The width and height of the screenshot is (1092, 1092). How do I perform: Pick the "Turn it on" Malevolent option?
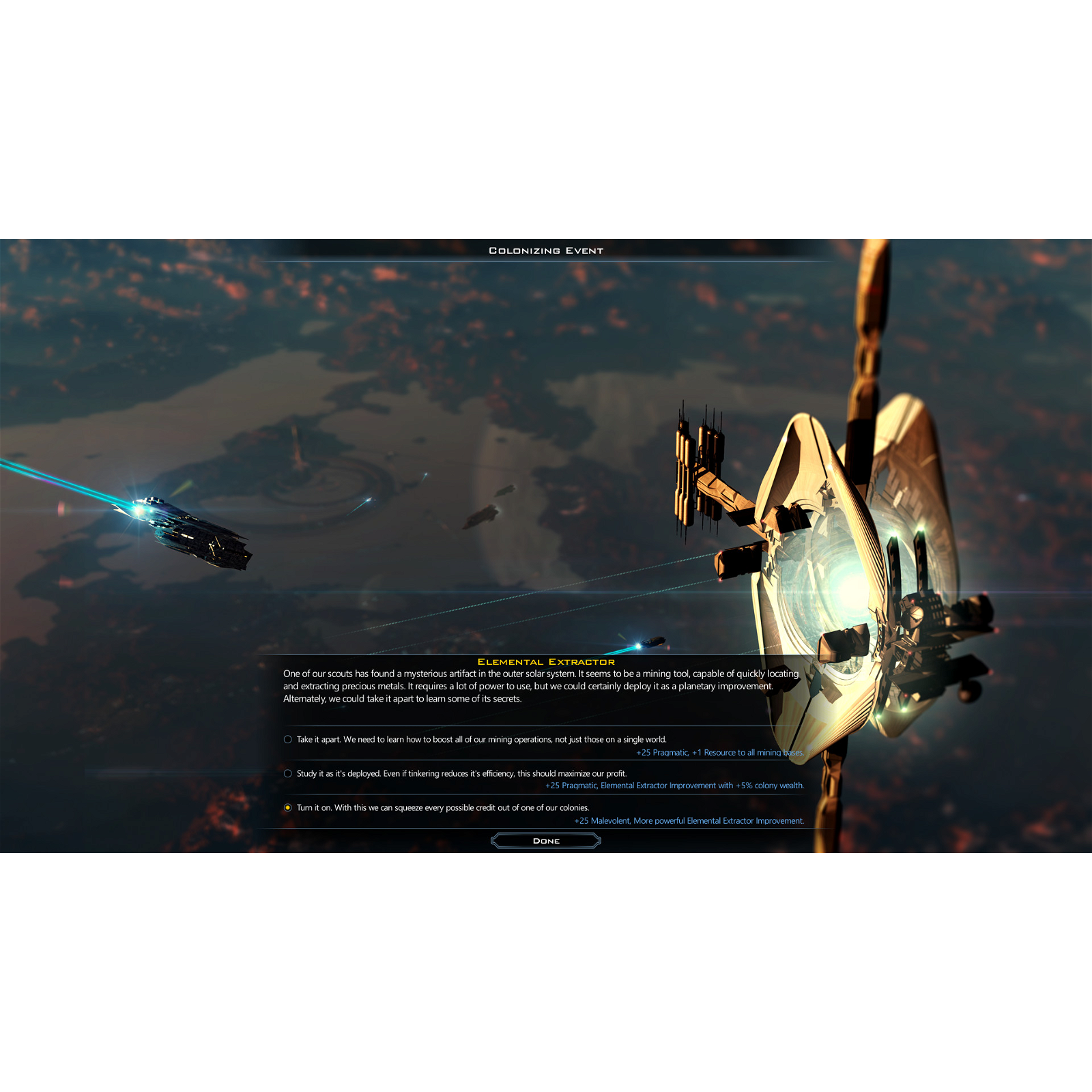288,807
